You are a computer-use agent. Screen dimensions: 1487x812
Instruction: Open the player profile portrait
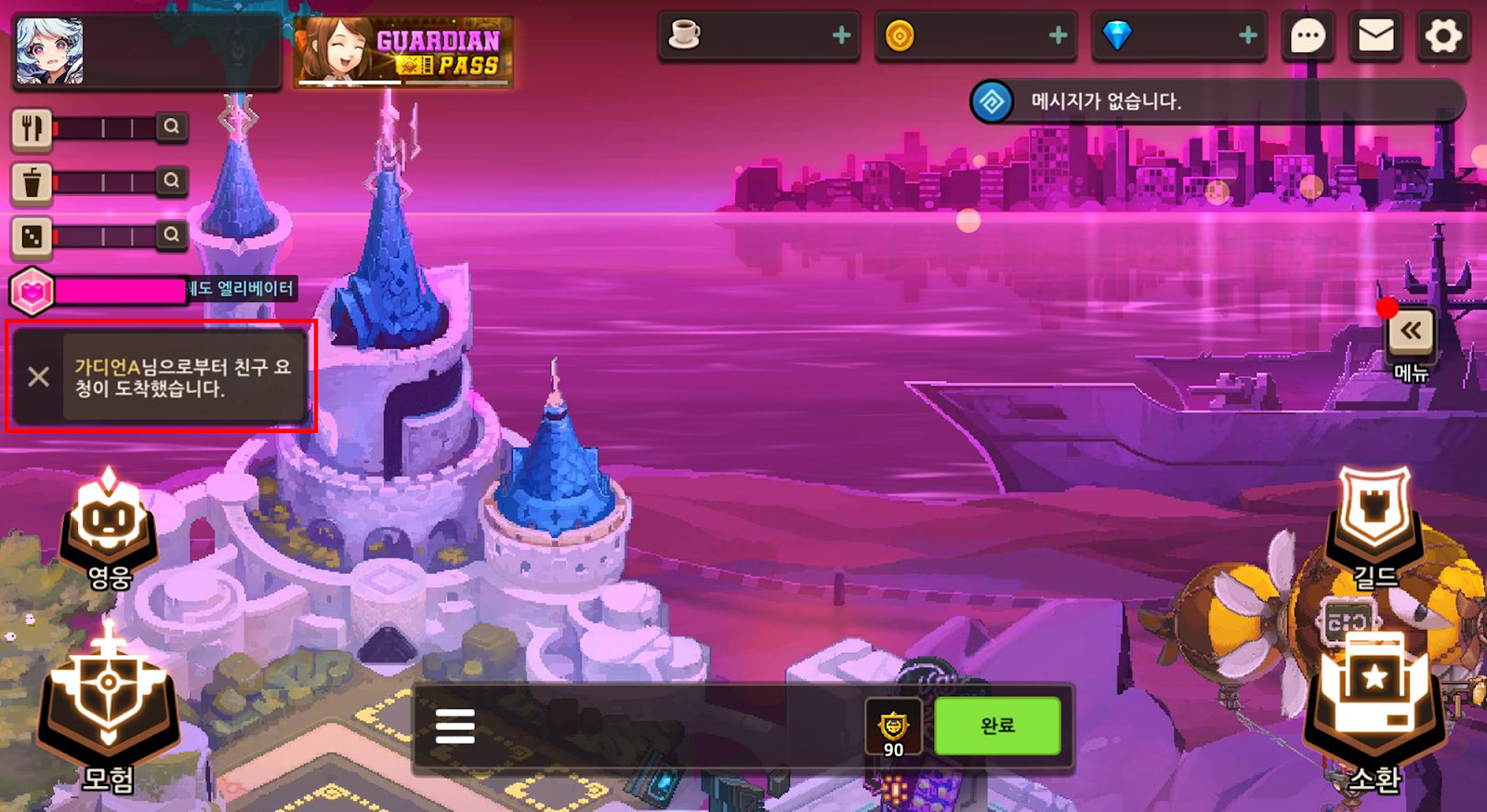(x=50, y=52)
